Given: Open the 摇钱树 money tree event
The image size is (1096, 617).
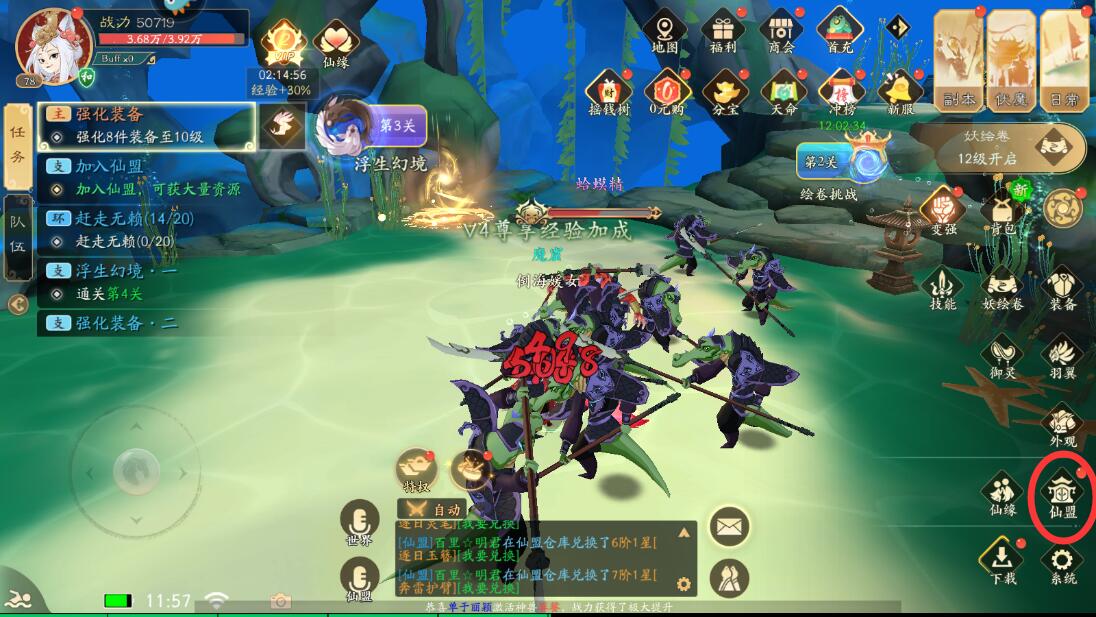Looking at the screenshot, I should click(x=609, y=93).
